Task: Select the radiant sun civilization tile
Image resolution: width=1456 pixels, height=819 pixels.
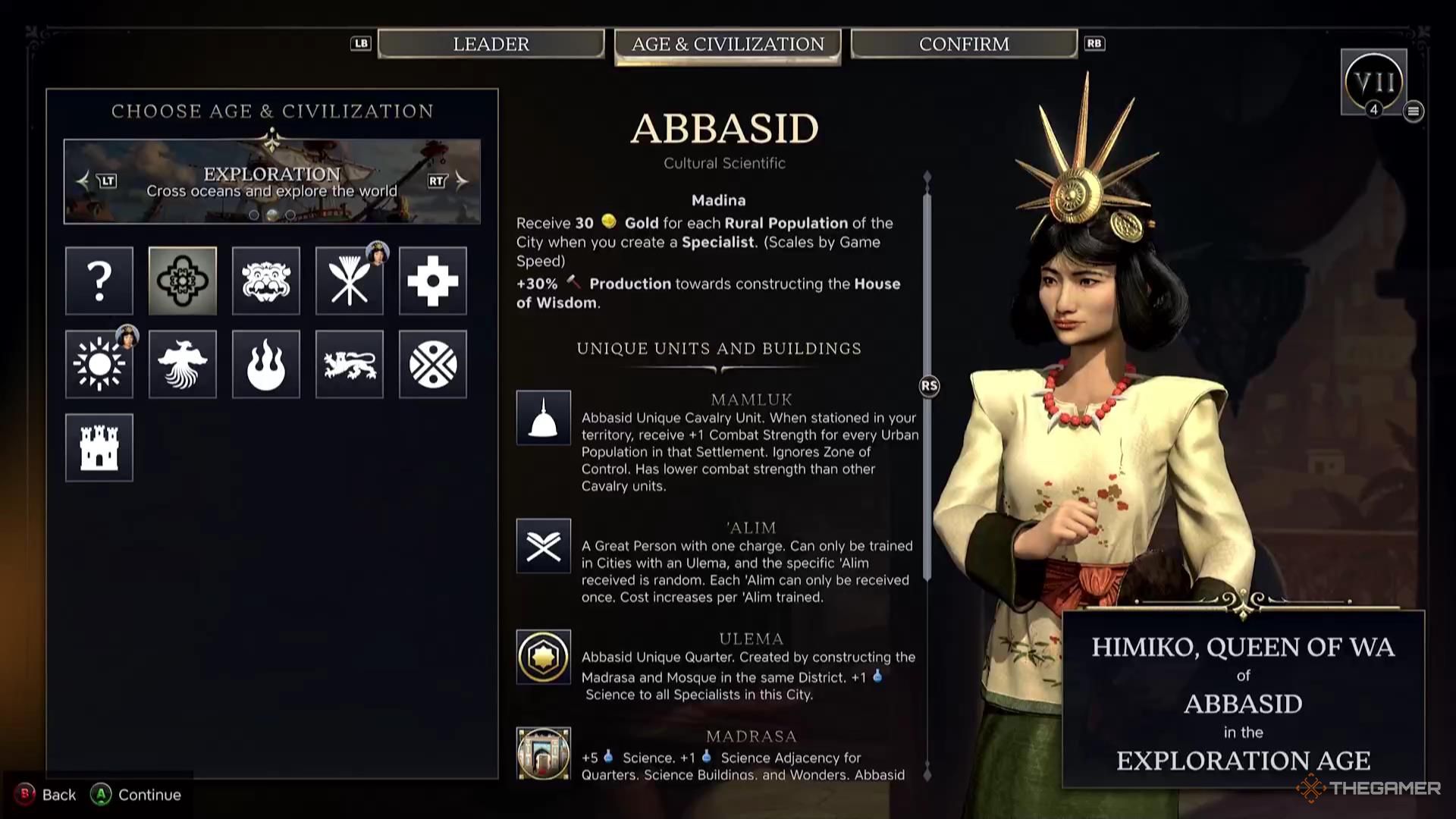Action: point(99,364)
